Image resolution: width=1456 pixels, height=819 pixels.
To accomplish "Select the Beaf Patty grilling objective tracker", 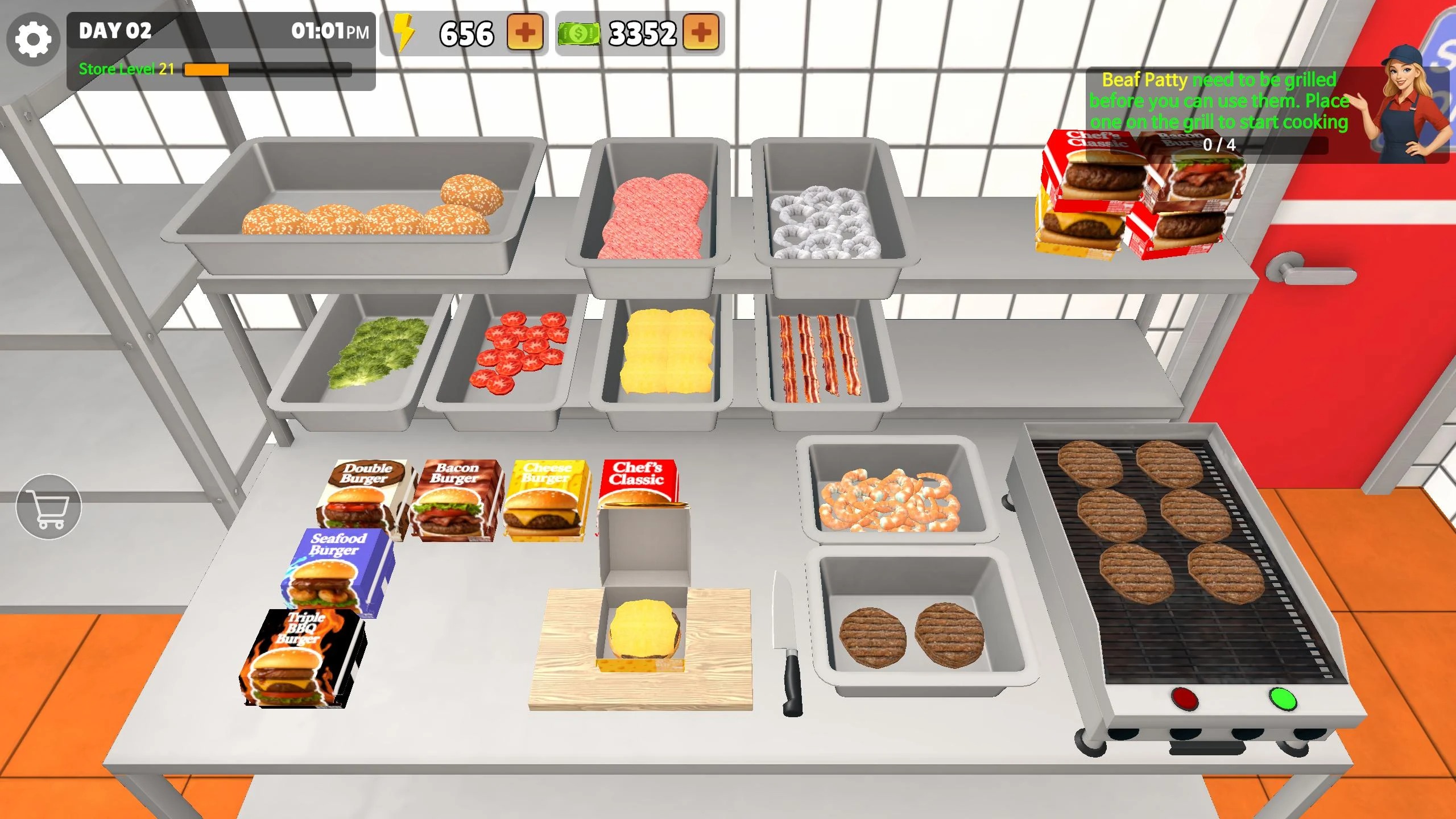I will pos(1219,111).
